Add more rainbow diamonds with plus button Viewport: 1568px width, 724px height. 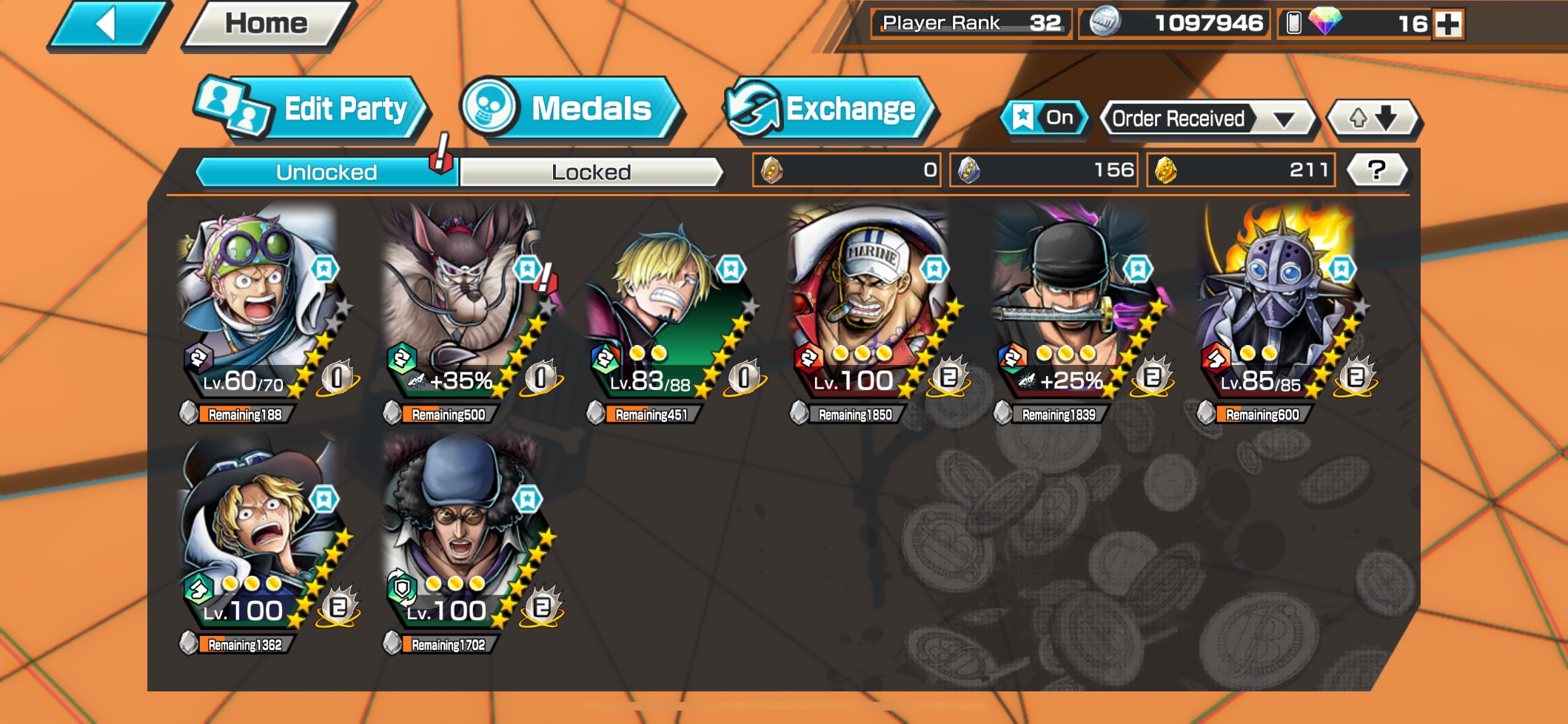pos(1448,24)
